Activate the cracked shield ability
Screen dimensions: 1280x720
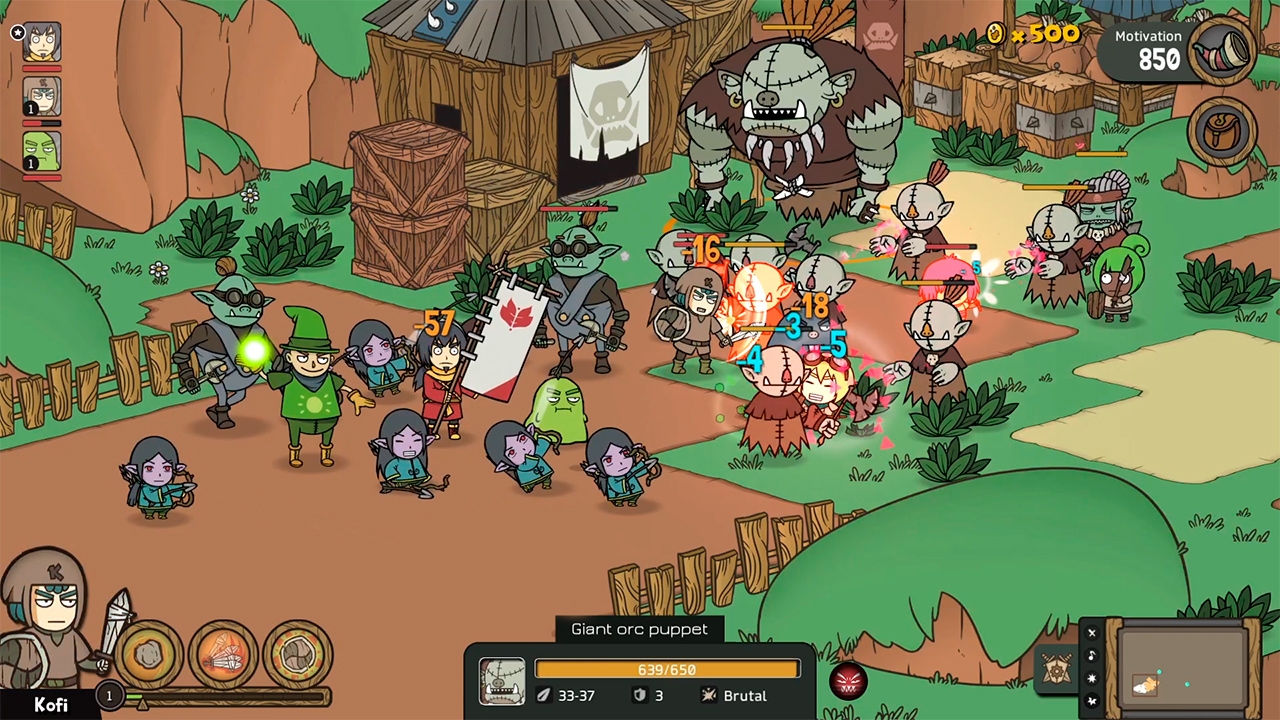click(298, 655)
